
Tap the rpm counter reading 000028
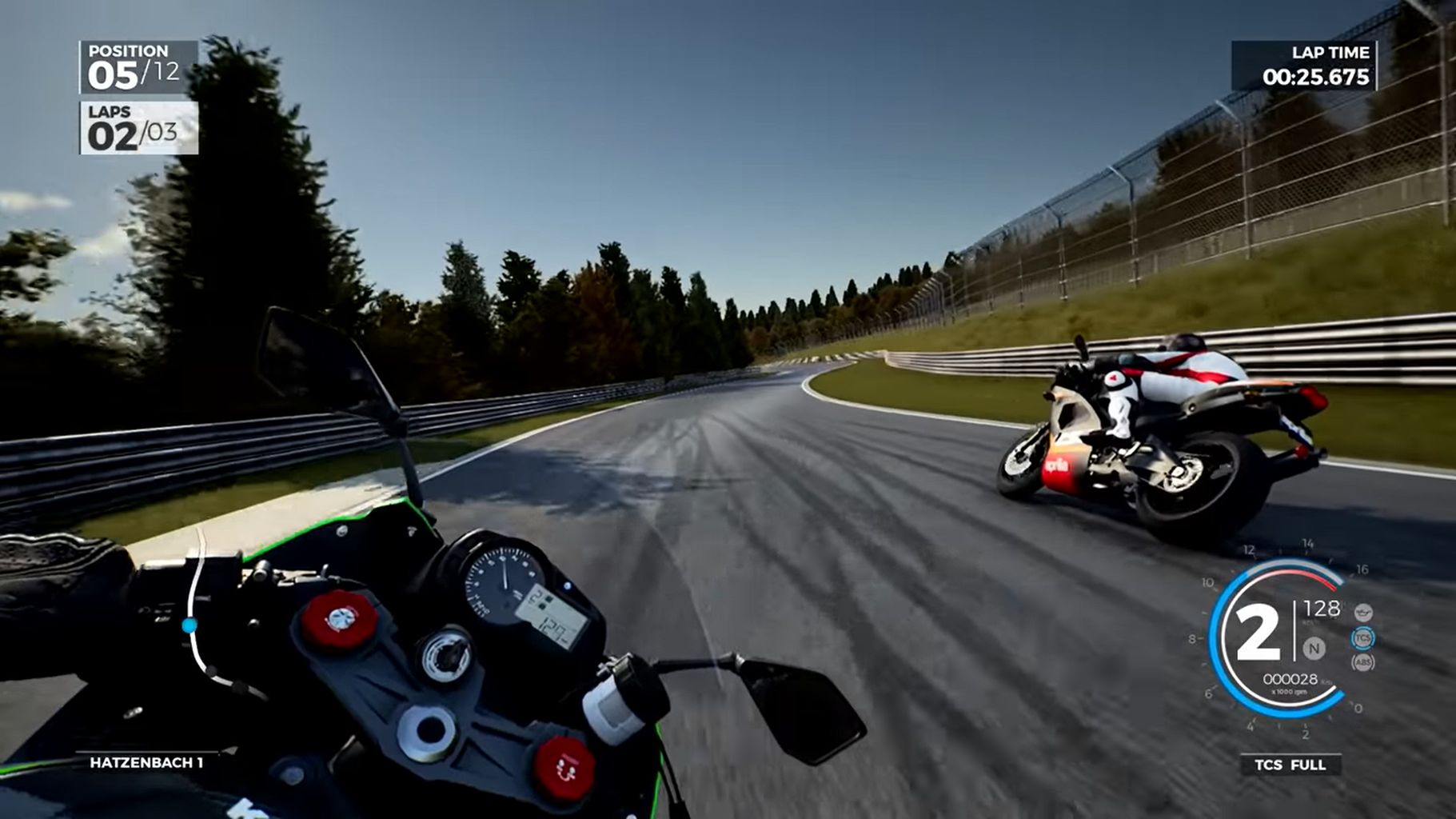click(1291, 680)
